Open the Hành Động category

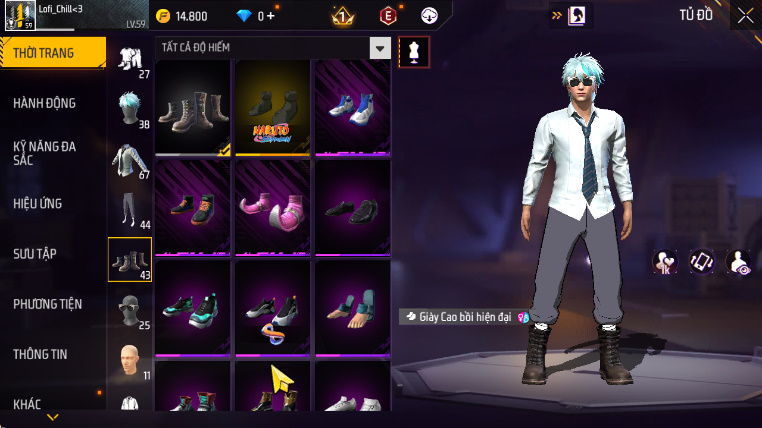coord(45,103)
